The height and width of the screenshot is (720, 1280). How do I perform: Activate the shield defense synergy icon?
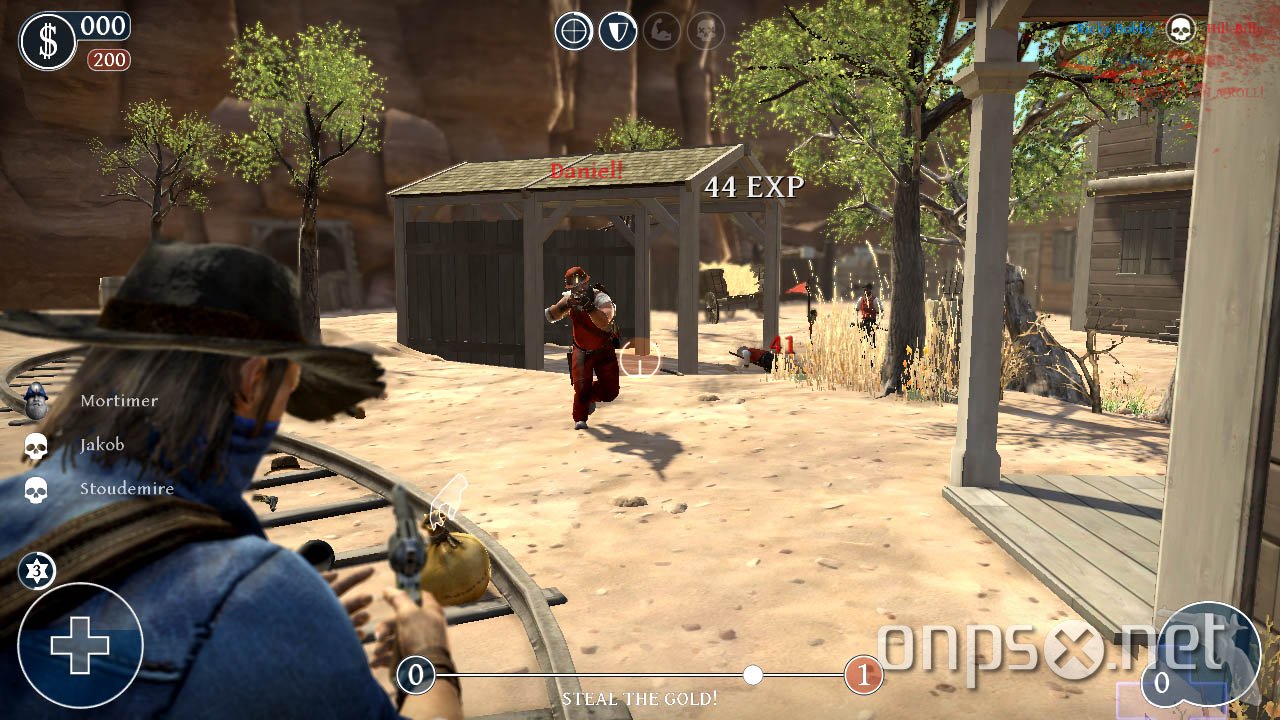[618, 30]
